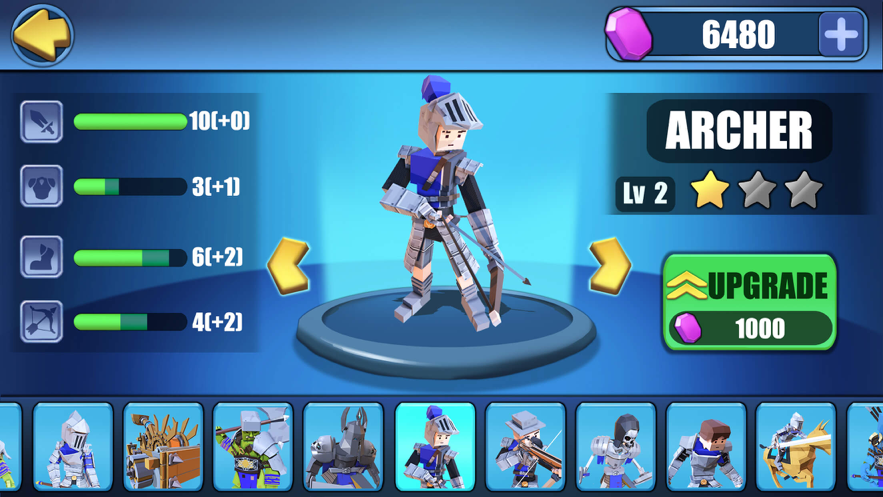This screenshot has width=883, height=497.
Task: Pick the brown-haired unarmored soldier thumbnail
Action: coord(706,447)
